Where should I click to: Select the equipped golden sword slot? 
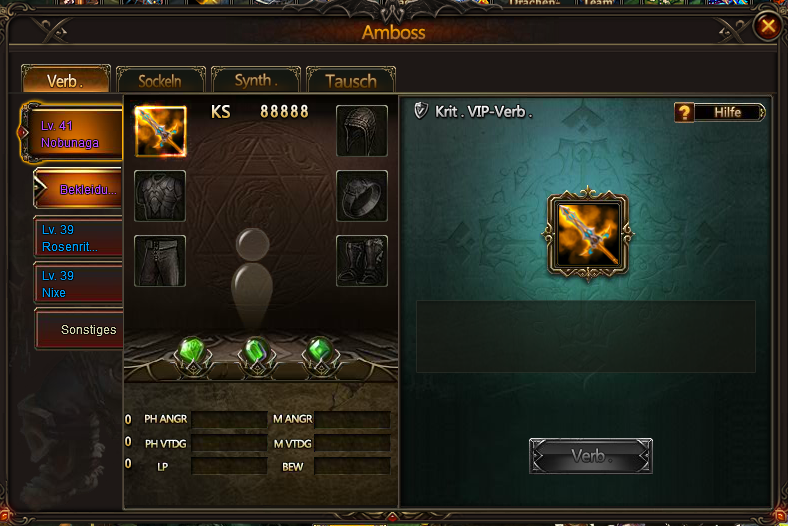[x=160, y=131]
